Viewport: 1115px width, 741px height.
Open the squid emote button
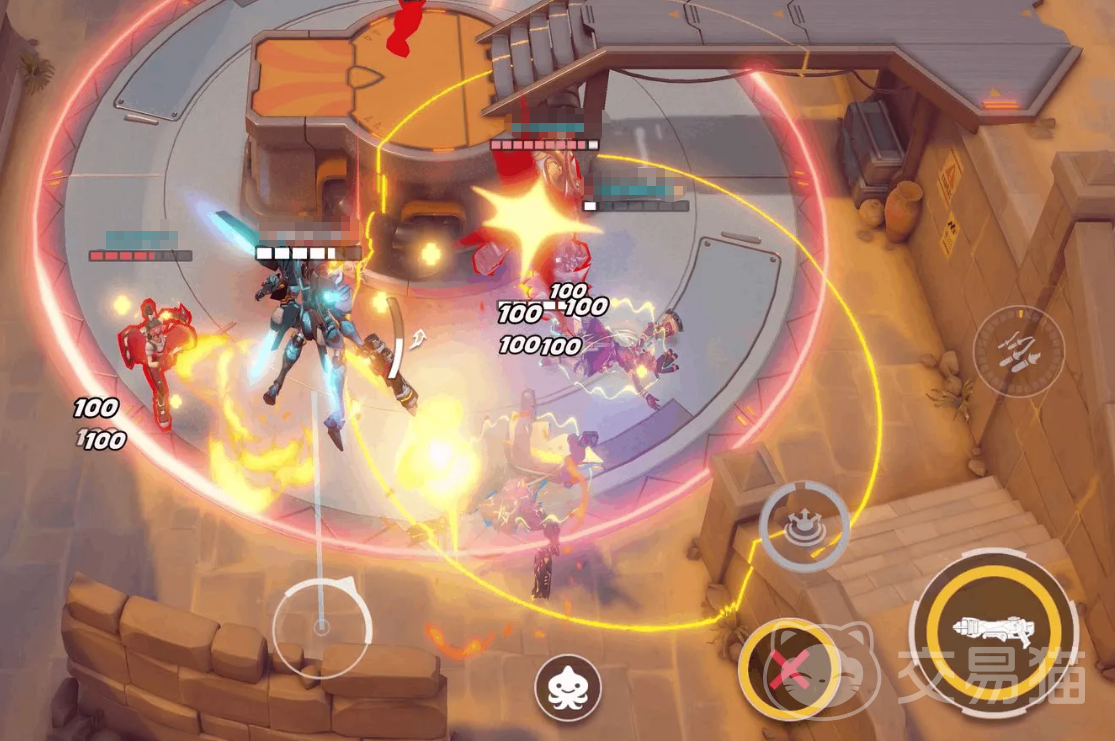click(567, 688)
